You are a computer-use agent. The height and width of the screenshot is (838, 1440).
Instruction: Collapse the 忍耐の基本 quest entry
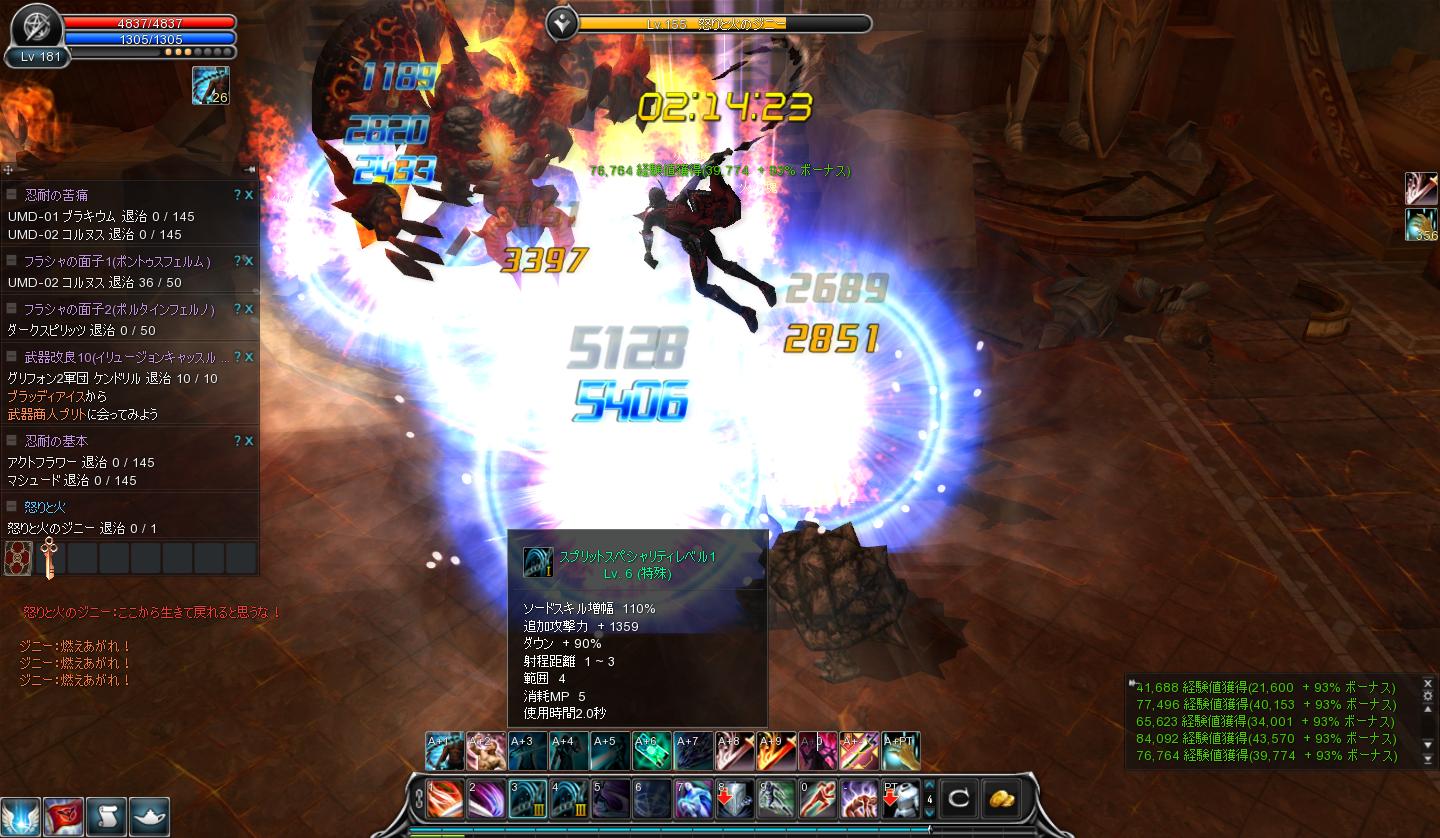point(12,441)
